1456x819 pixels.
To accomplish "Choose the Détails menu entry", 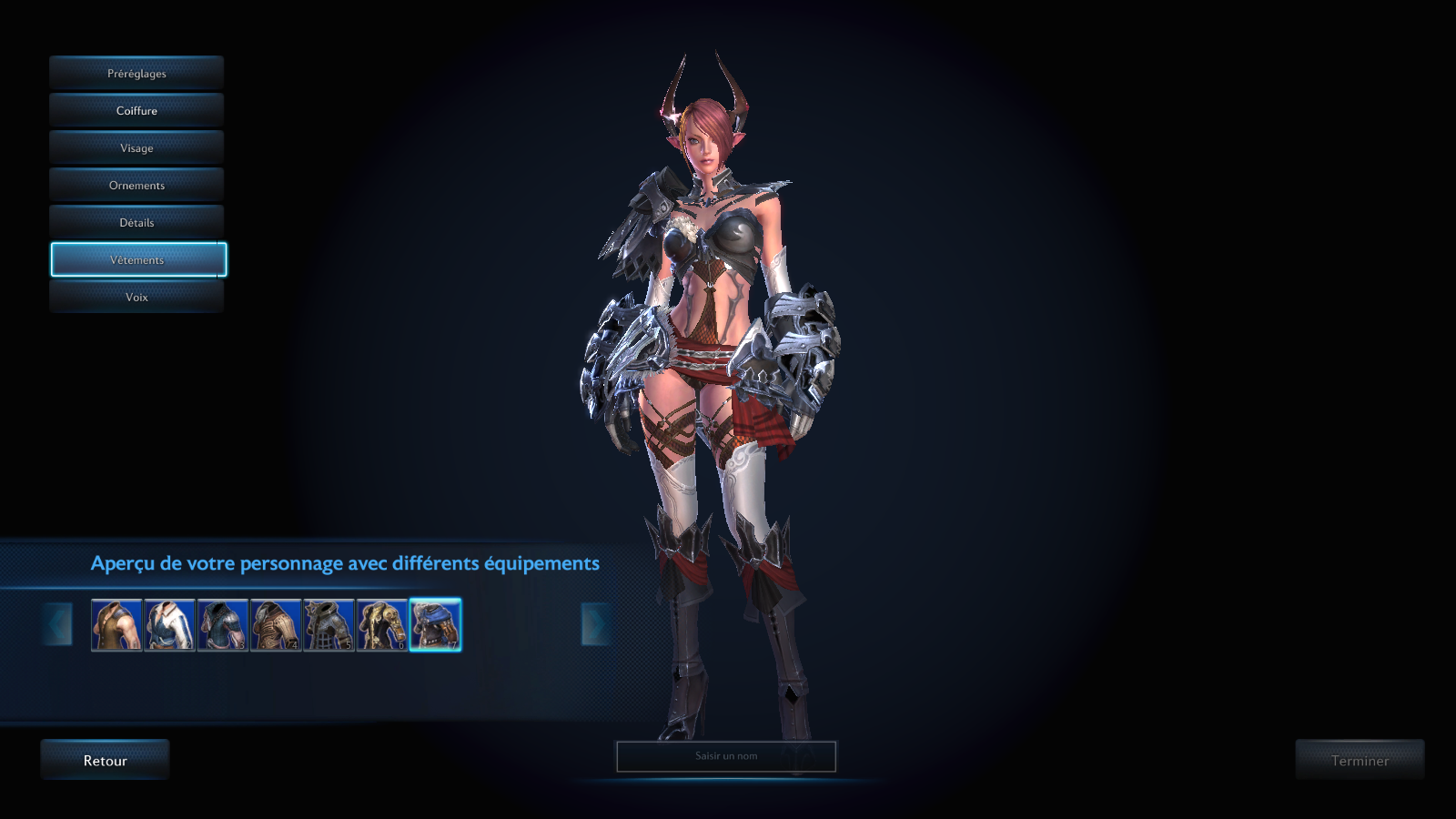I will pyautogui.click(x=136, y=223).
